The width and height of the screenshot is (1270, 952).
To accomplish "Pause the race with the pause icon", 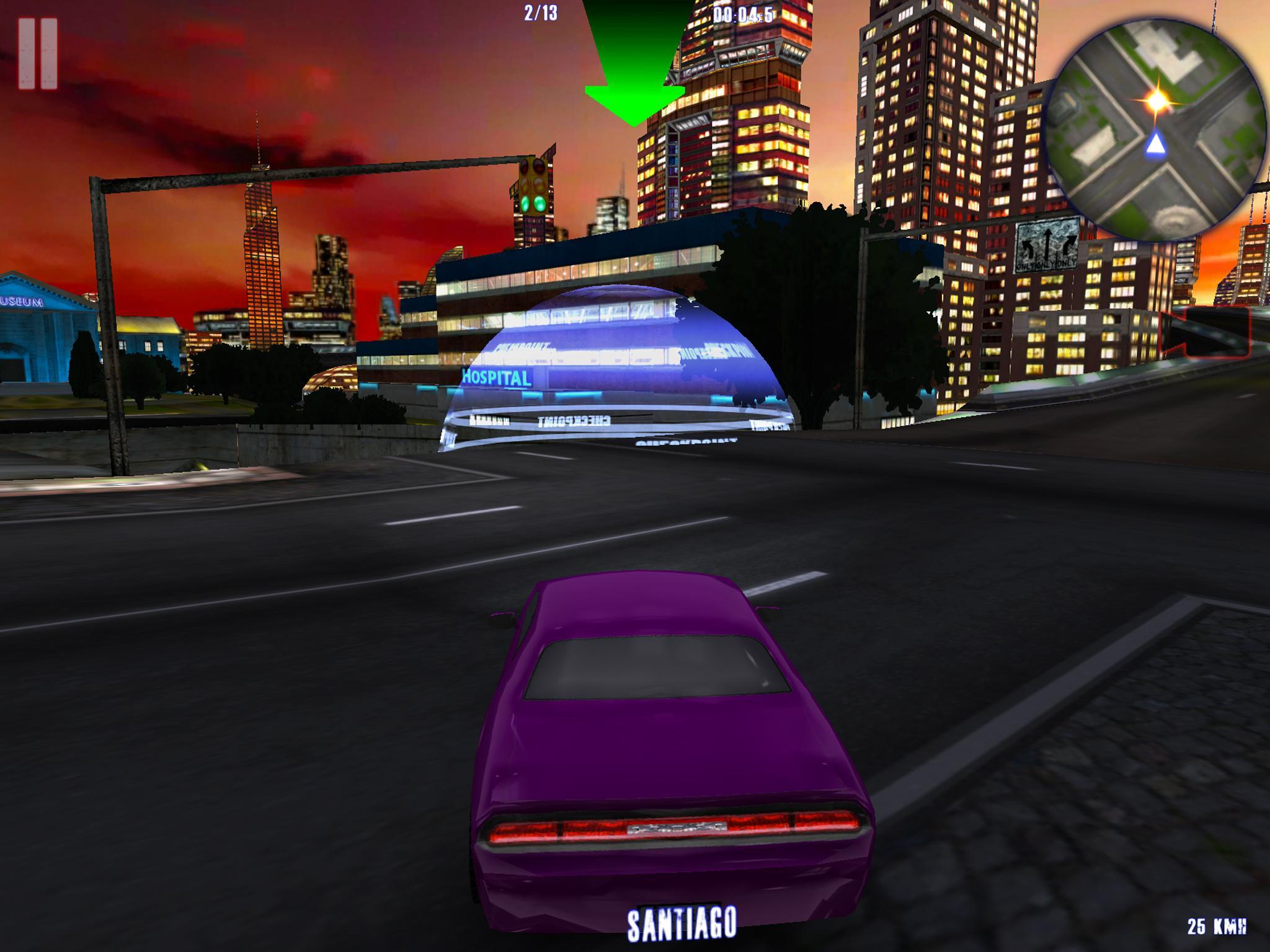I will (38, 53).
